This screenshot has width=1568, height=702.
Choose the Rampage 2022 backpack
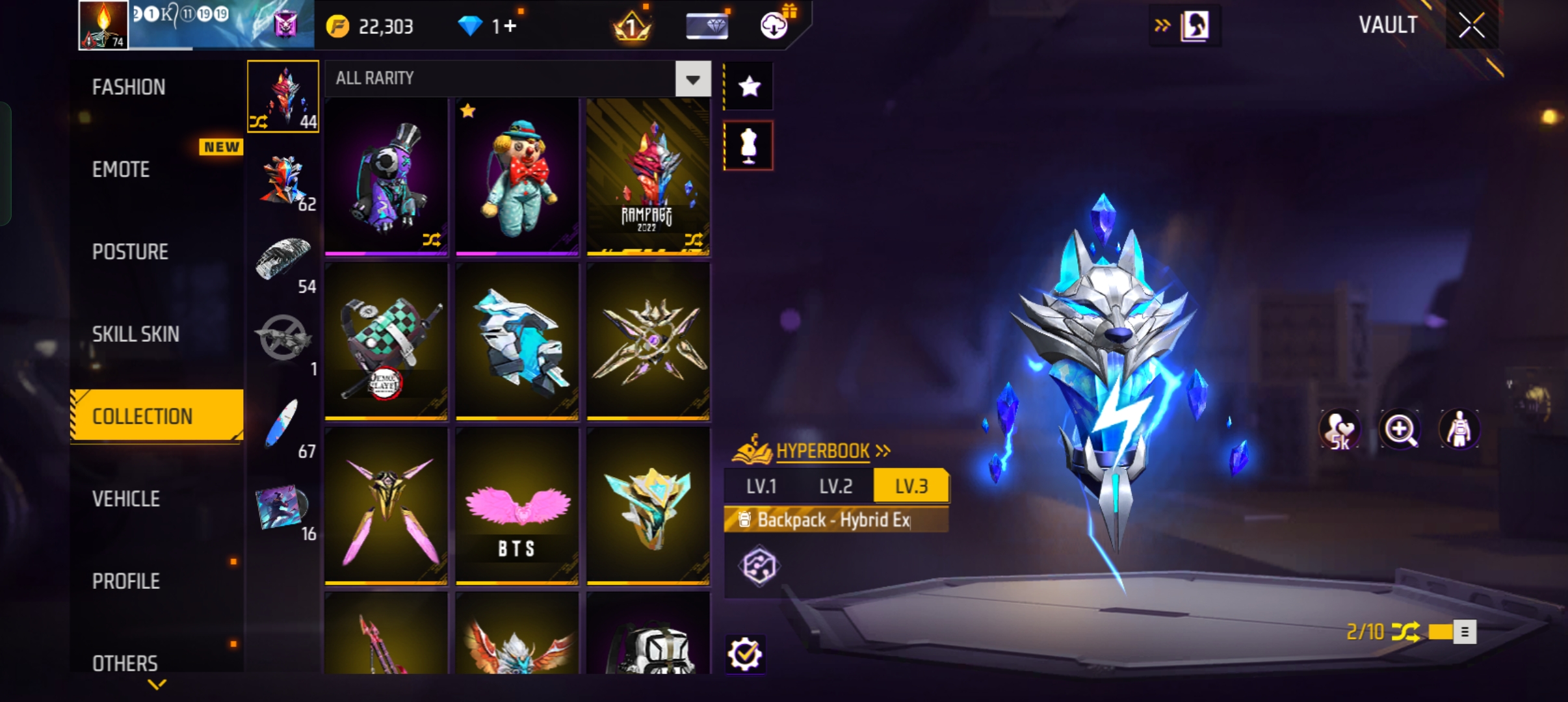(647, 177)
